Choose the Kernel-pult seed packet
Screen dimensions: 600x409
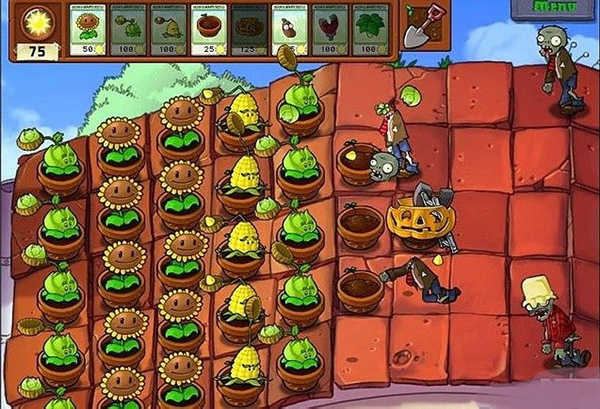(x=170, y=29)
